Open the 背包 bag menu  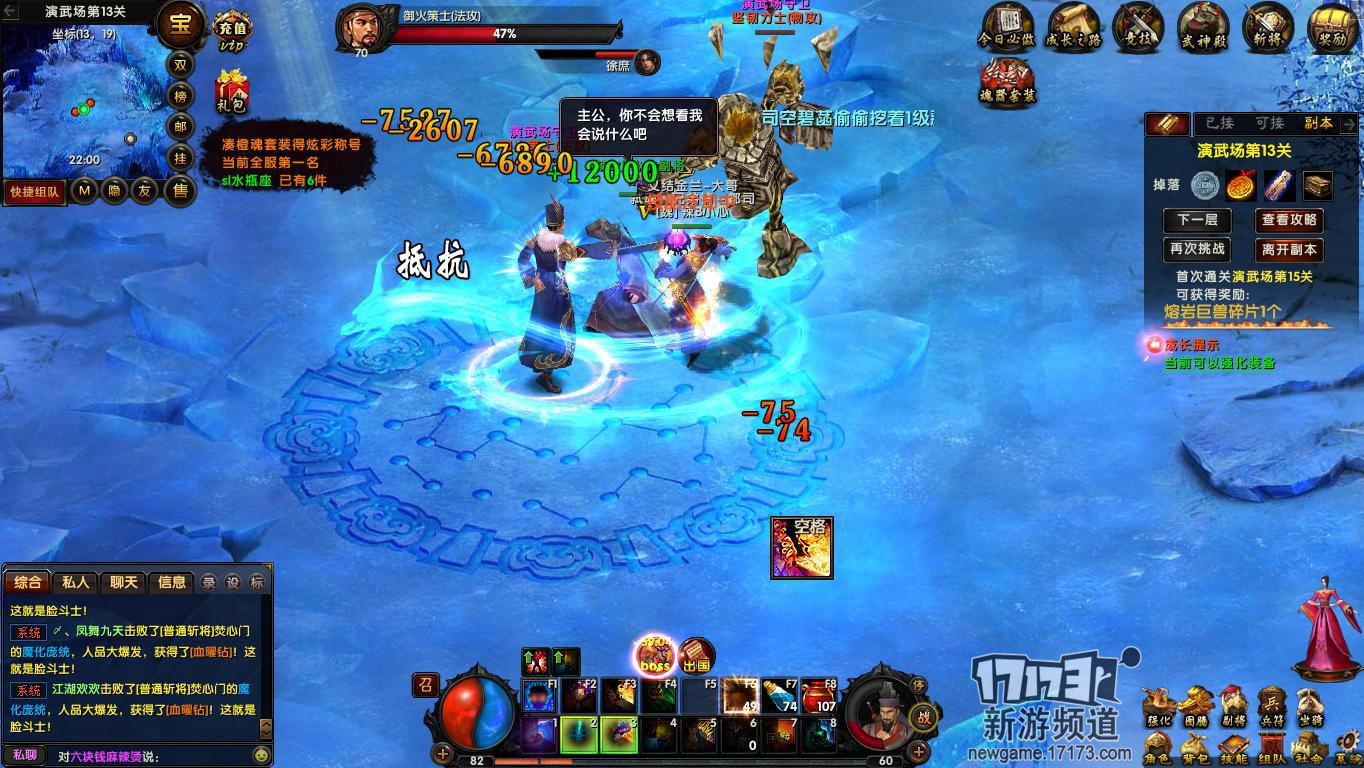[1194, 749]
